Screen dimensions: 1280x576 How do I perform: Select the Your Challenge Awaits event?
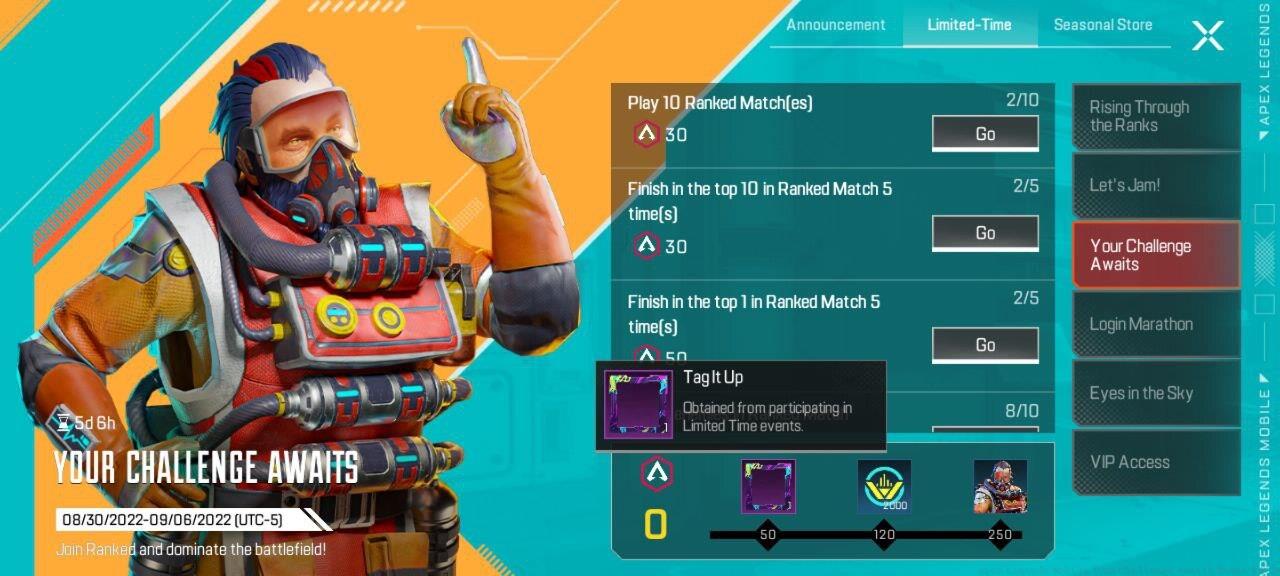tap(1155, 255)
